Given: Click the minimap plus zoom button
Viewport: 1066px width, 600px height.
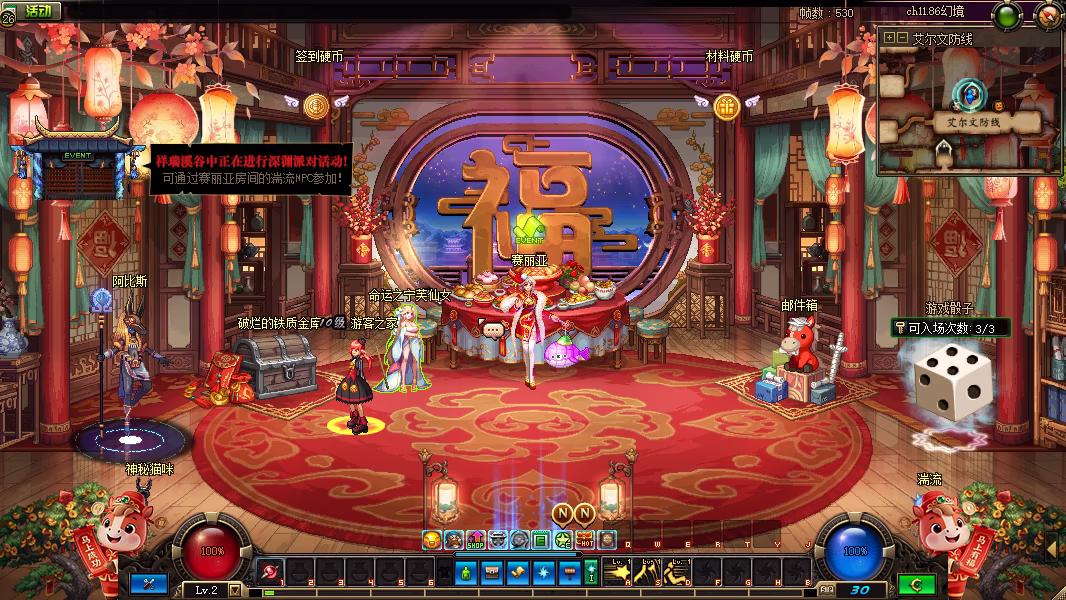Looking at the screenshot, I should point(889,38).
